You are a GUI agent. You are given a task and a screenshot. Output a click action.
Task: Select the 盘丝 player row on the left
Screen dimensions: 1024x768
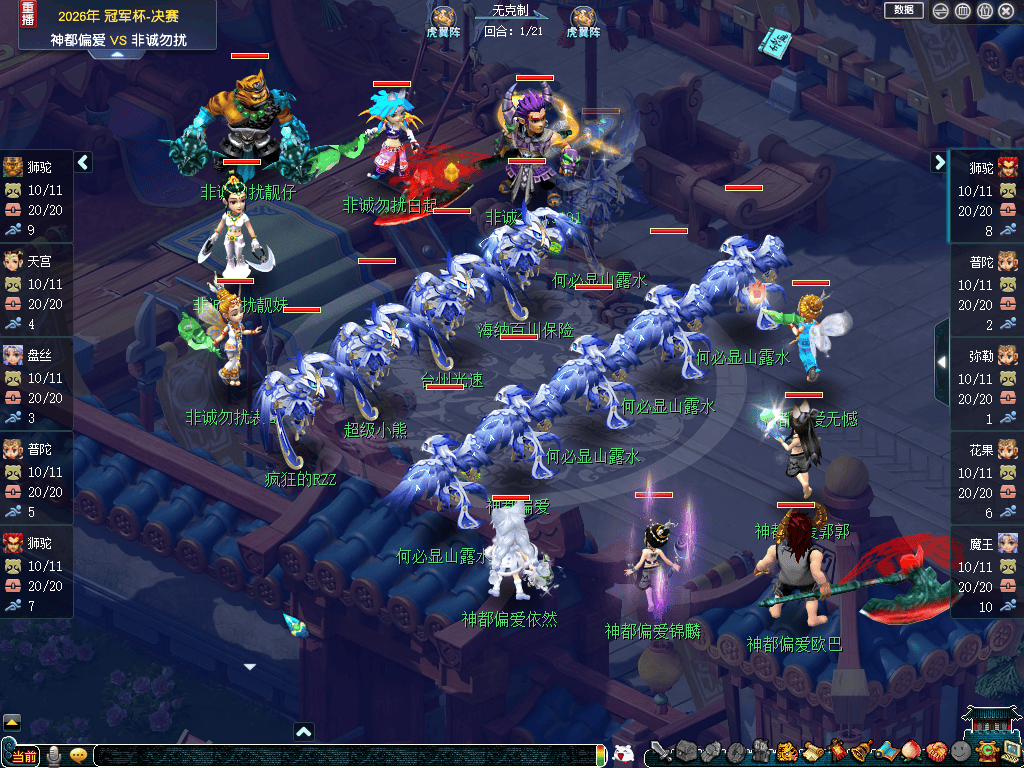coord(37,378)
